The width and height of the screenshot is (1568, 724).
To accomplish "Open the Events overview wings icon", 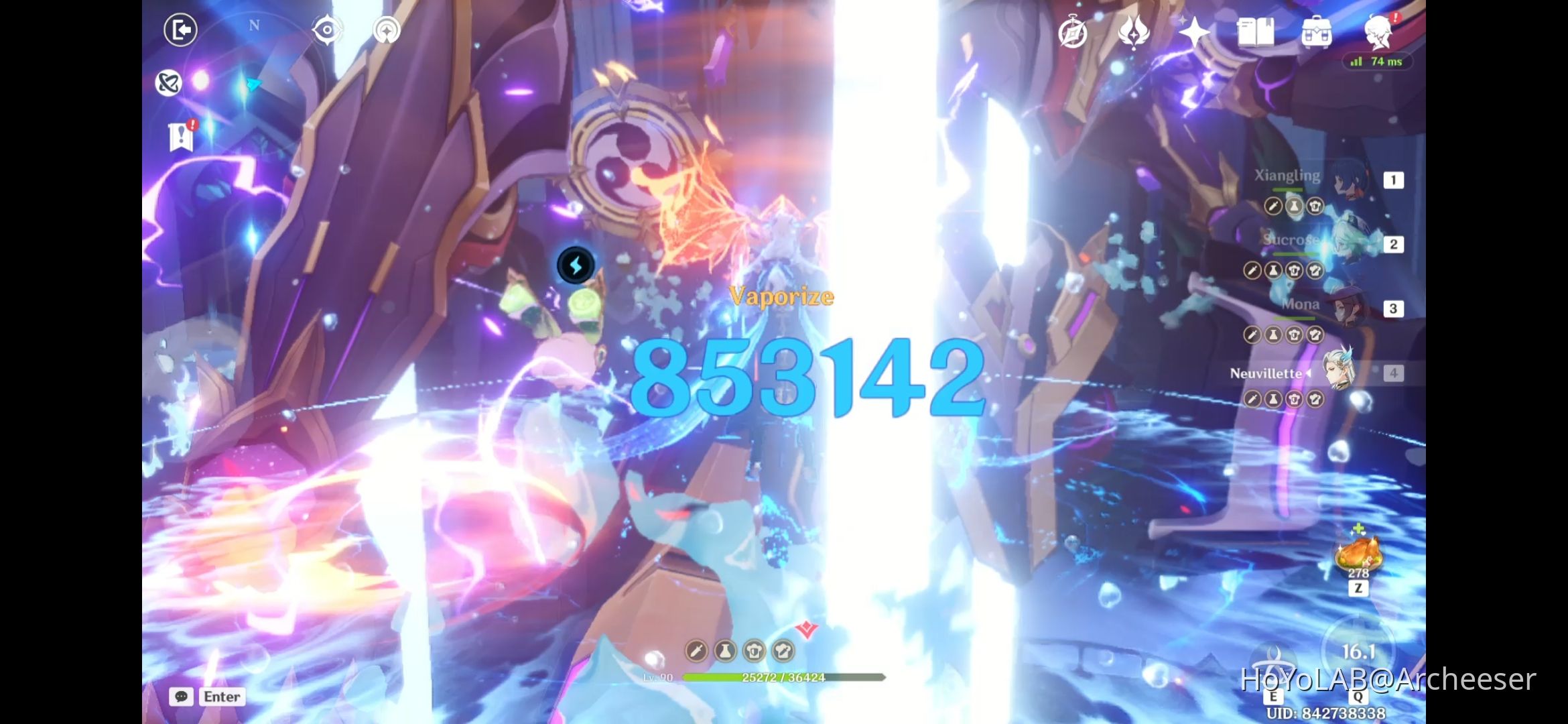I will click(1132, 31).
